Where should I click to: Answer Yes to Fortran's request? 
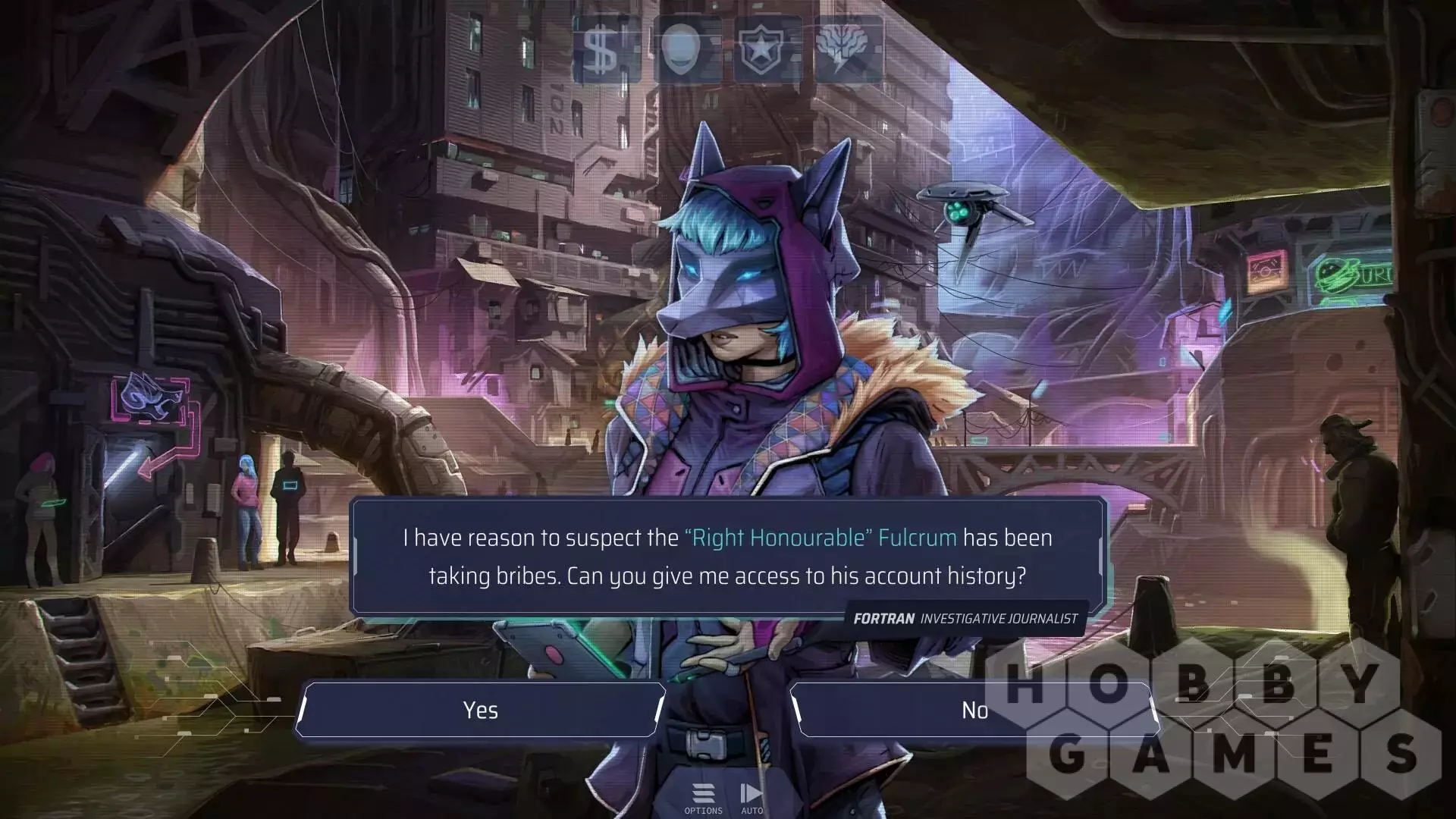481,710
